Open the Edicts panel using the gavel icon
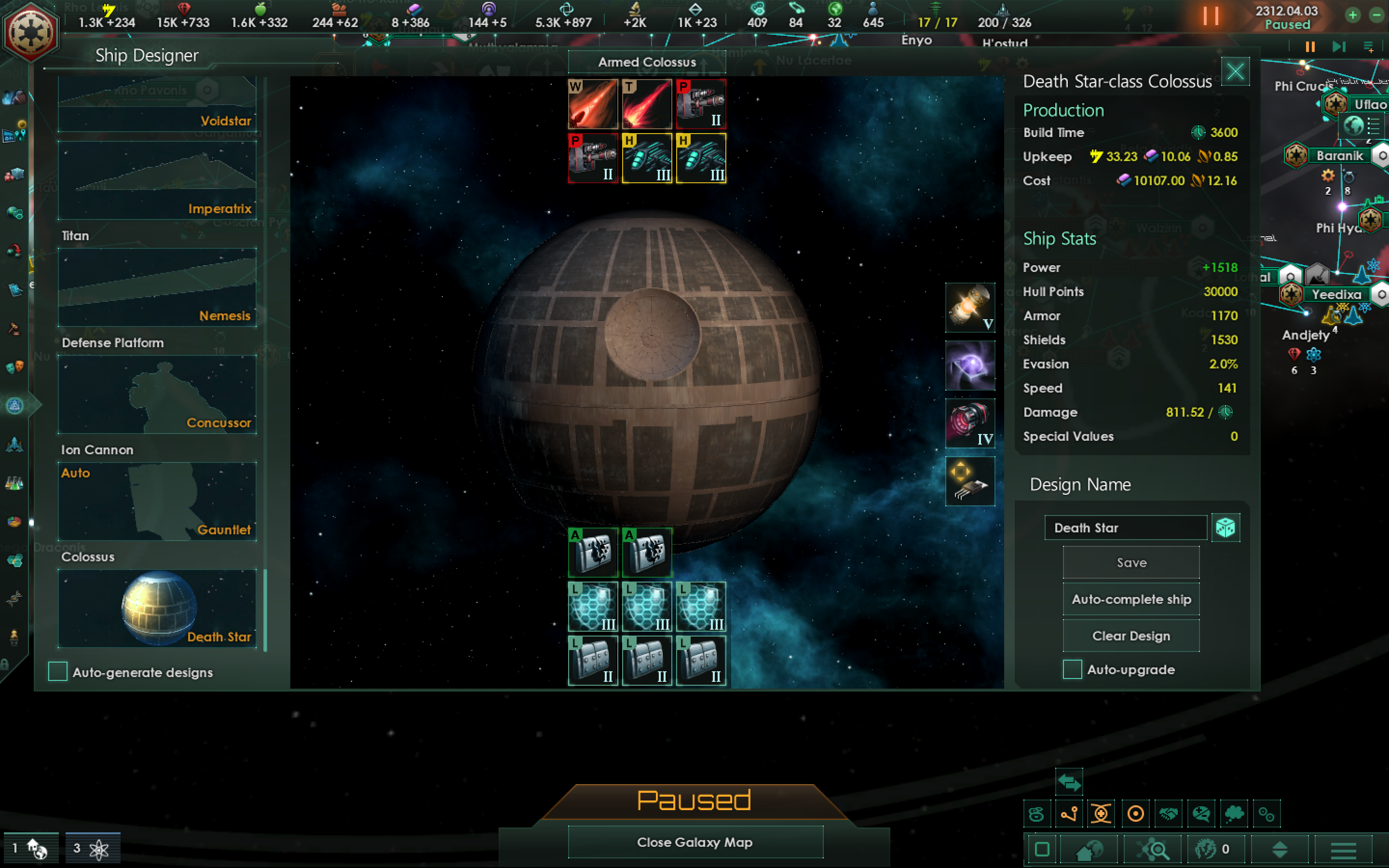 15,328
